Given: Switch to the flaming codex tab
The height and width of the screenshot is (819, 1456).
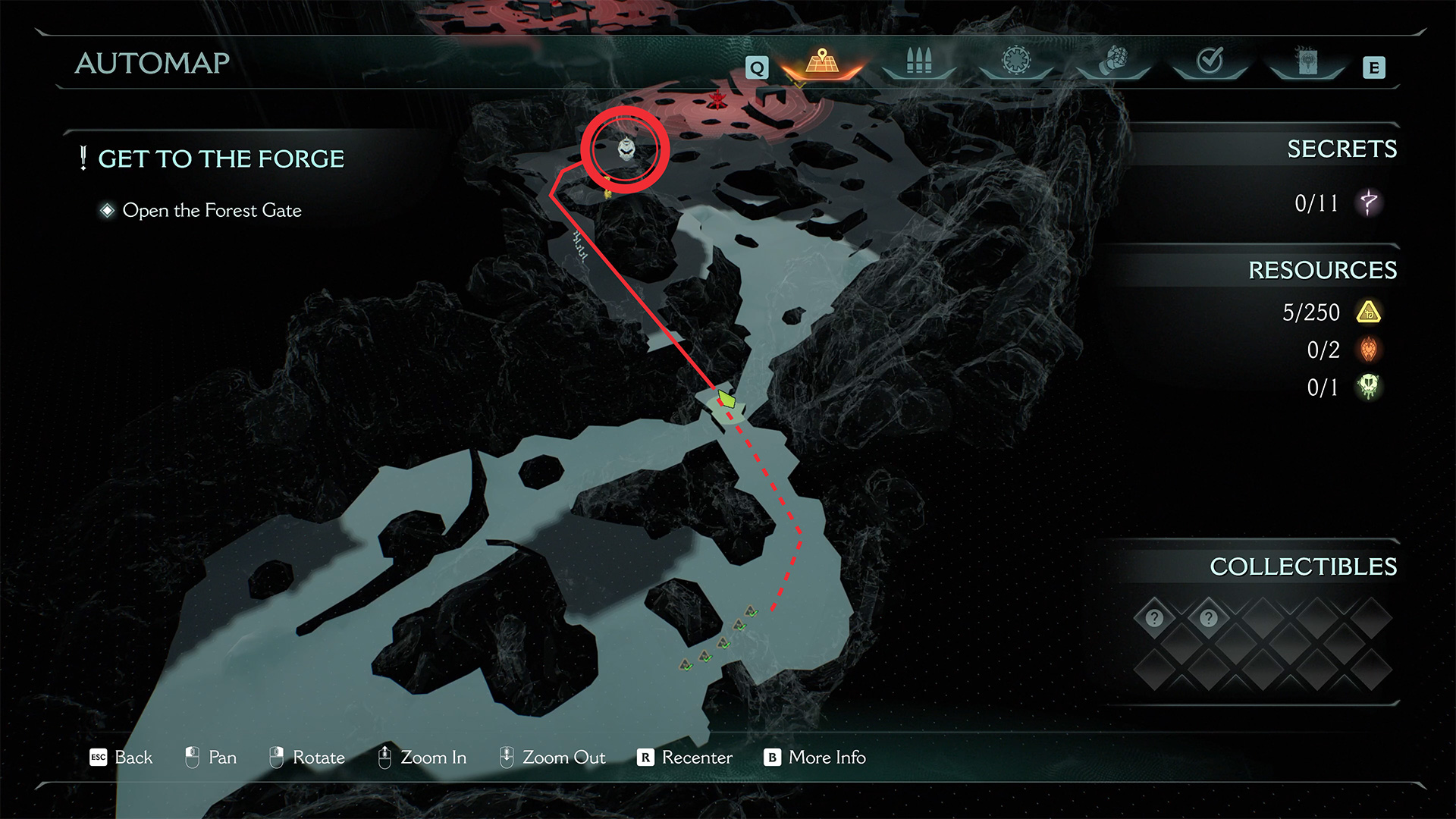Looking at the screenshot, I should coord(1307,62).
